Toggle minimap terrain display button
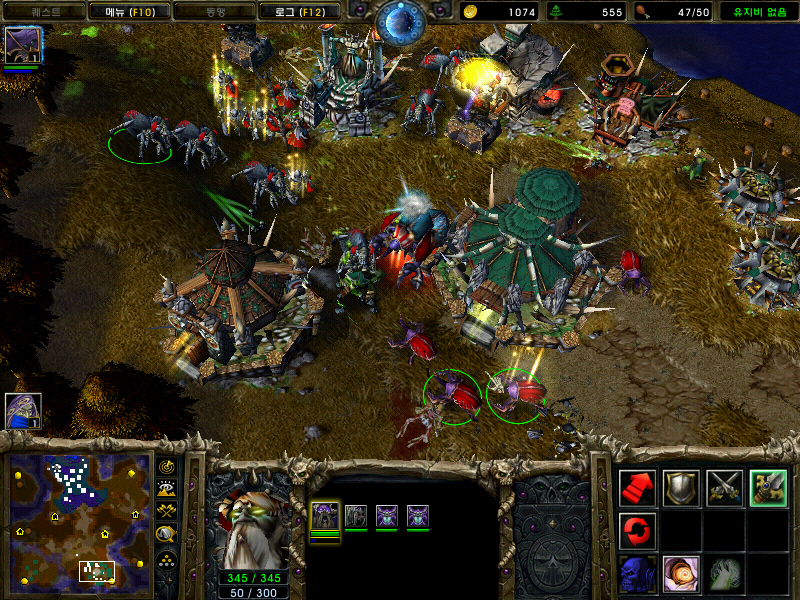Viewport: 800px width, 600px height. (x=168, y=490)
